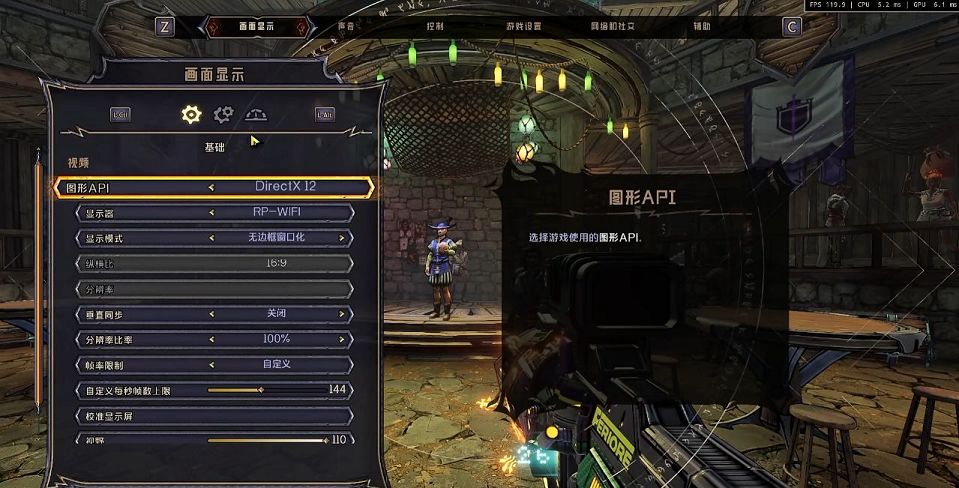Select the basic settings sun-gear icon
Image resolution: width=959 pixels, height=488 pixels.
(x=191, y=114)
